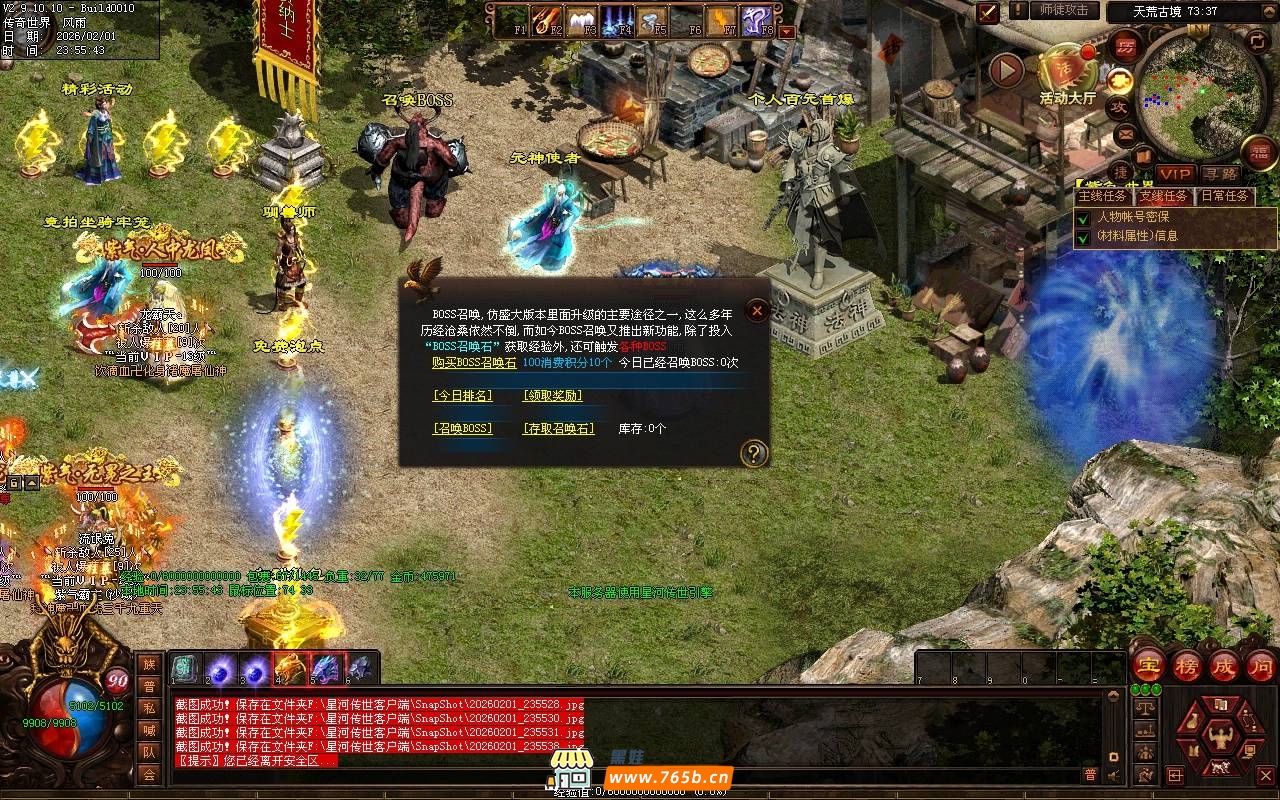This screenshot has height=800, width=1280.
Task: Open the 榜 ranking round button
Action: (1187, 665)
